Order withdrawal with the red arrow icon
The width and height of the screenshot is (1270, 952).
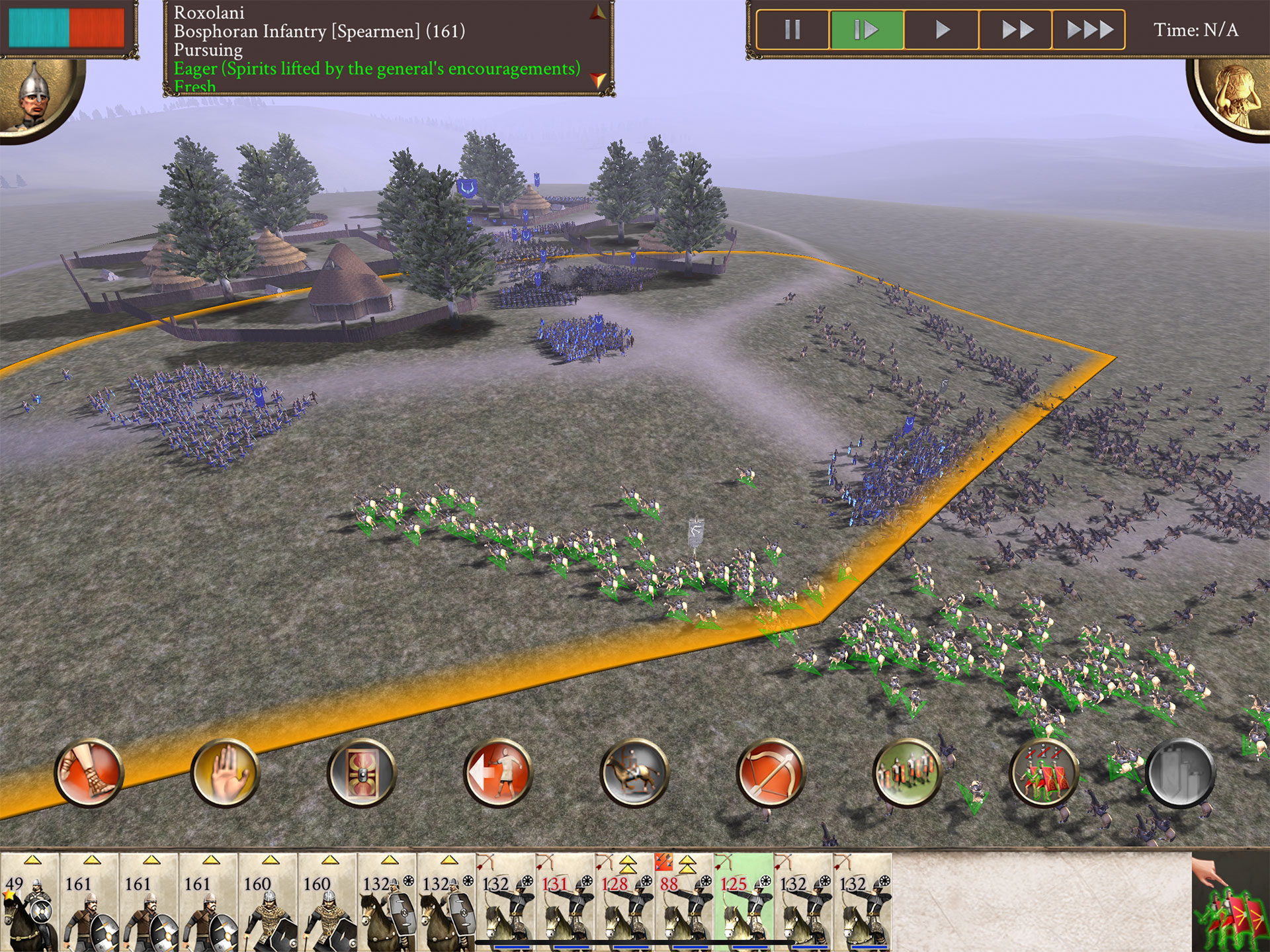498,773
